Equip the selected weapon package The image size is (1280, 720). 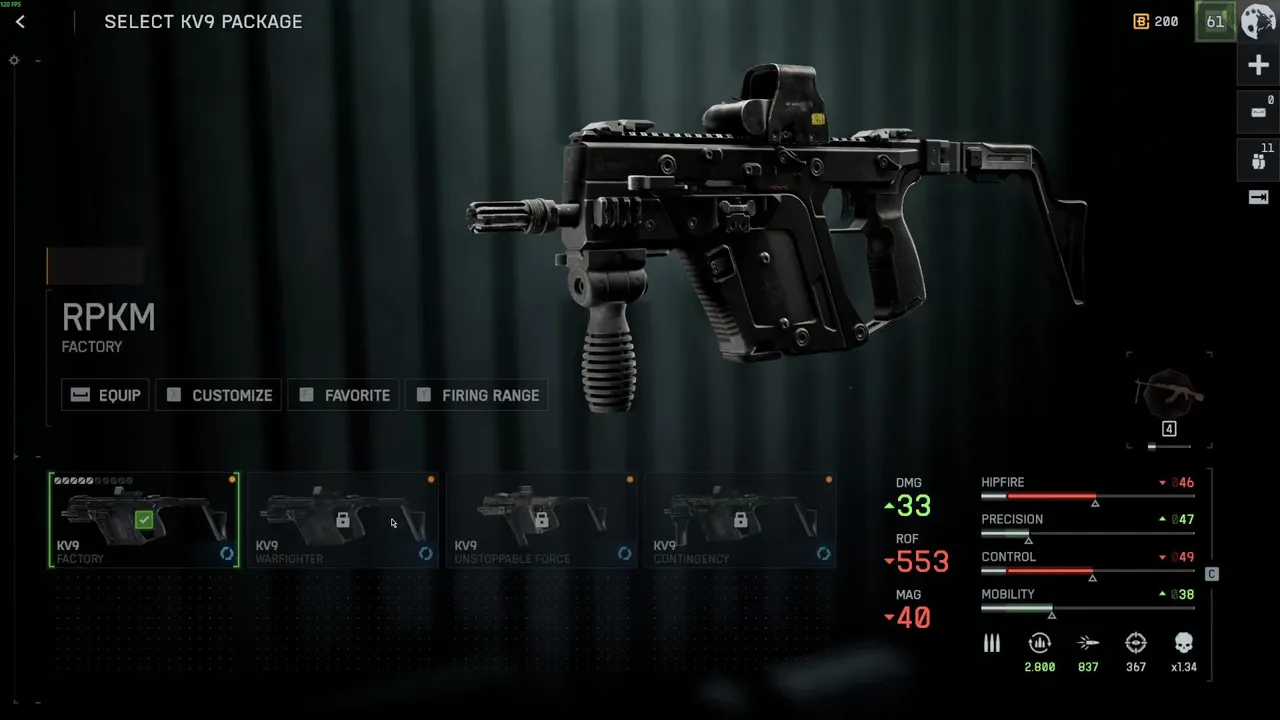click(x=106, y=395)
